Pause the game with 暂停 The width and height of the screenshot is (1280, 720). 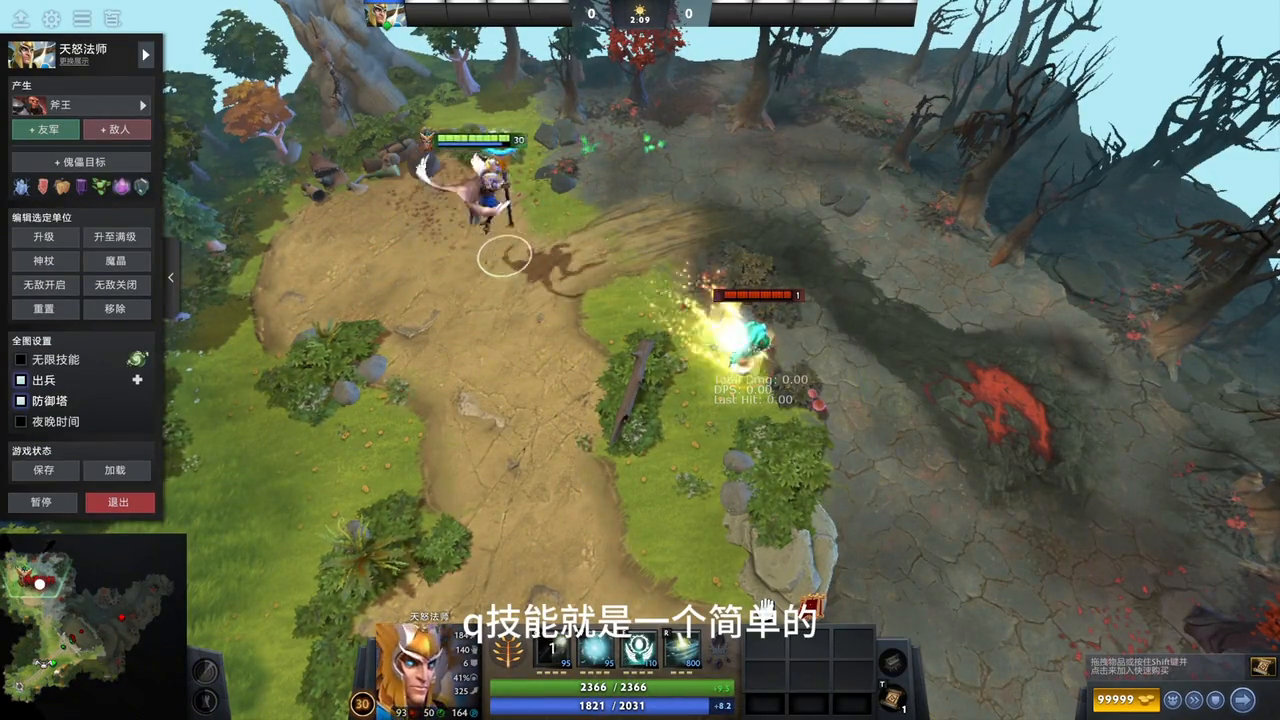(42, 502)
